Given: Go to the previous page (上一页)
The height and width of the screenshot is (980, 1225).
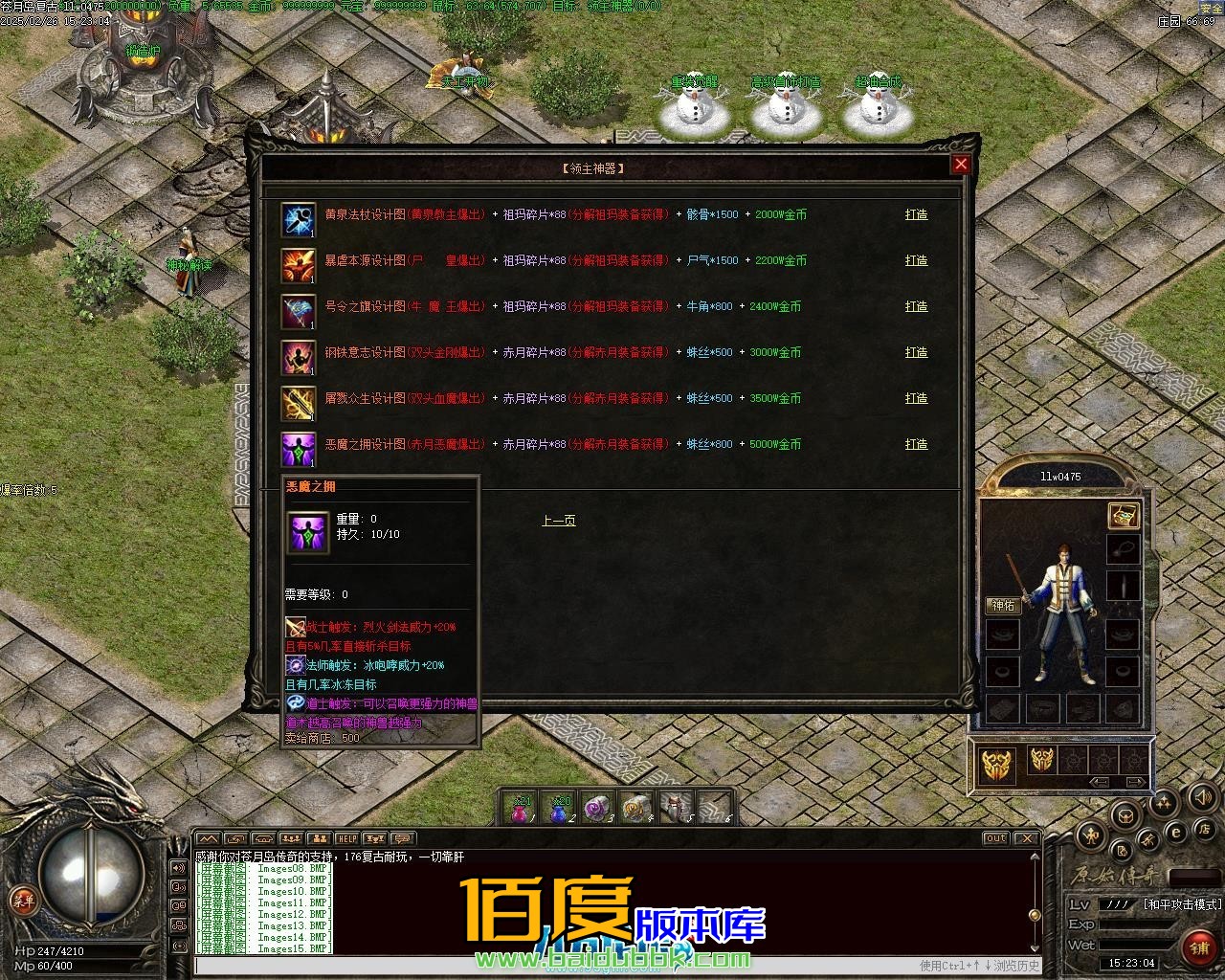Looking at the screenshot, I should point(559,521).
